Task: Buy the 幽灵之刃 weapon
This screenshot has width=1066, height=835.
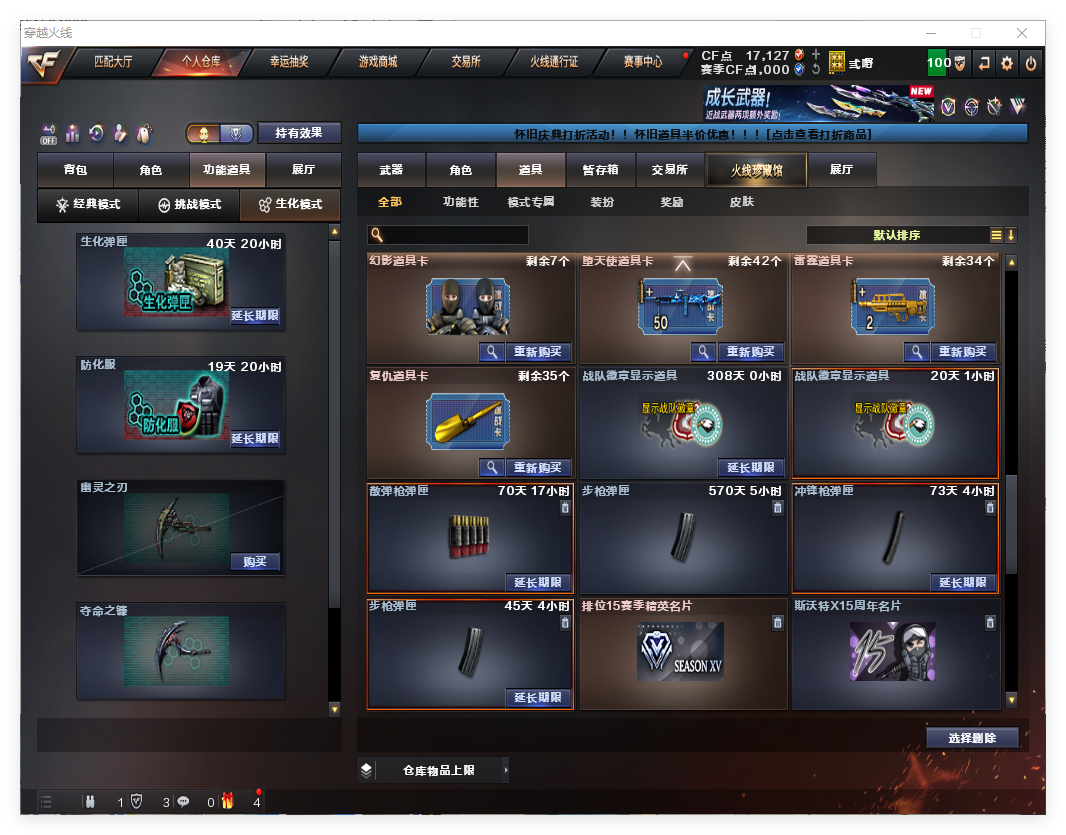Action: 255,562
